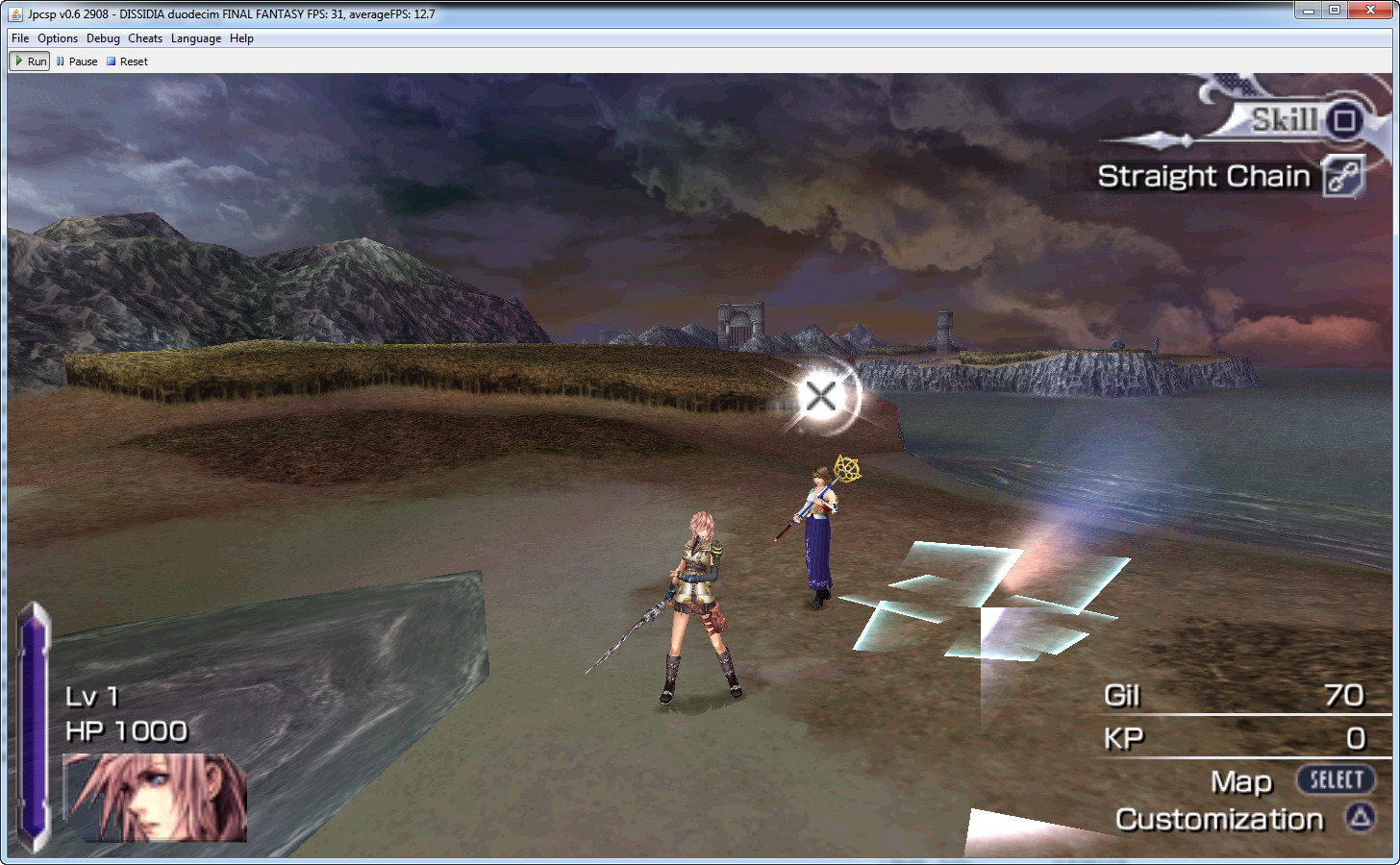Click Lightning's character portrait

click(155, 798)
